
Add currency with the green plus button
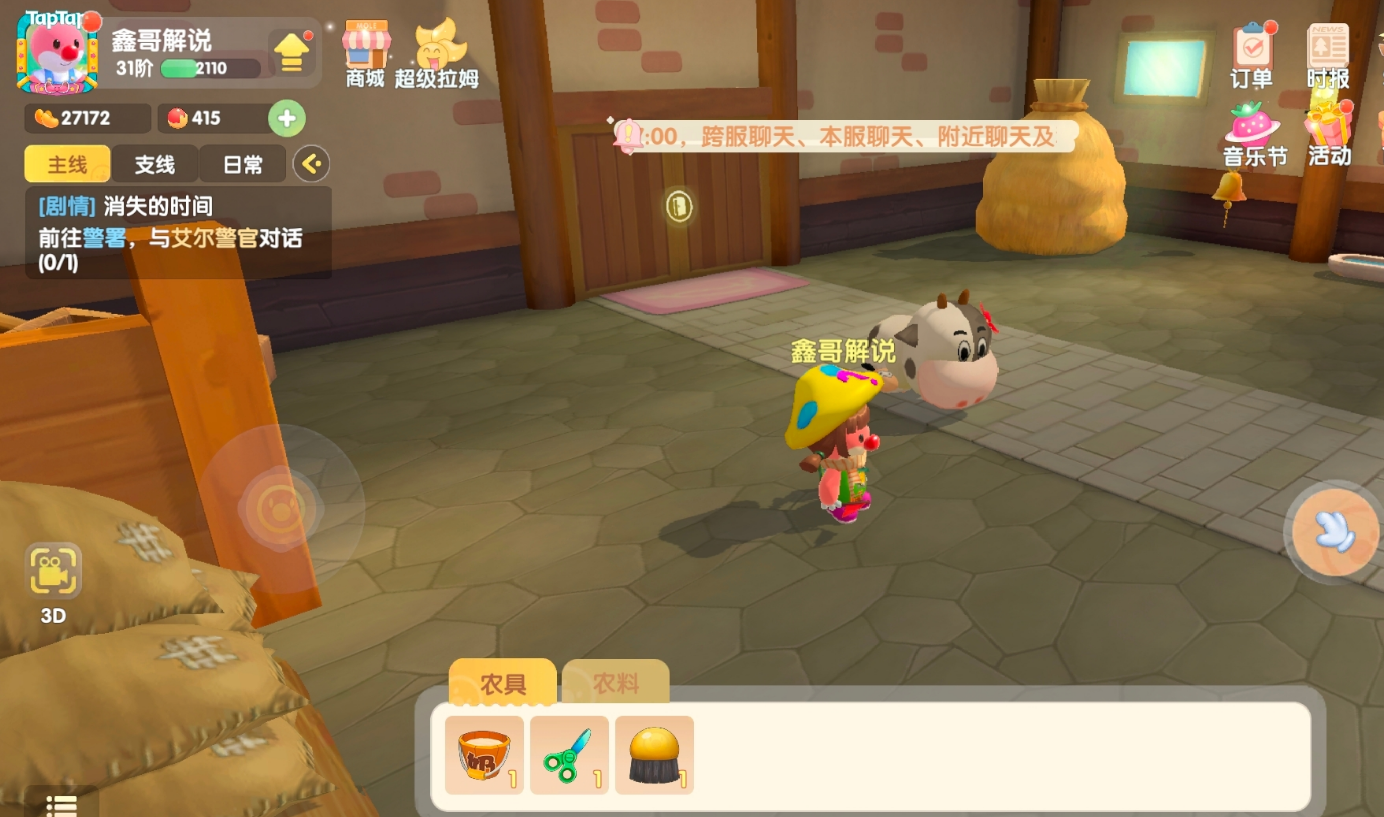coord(287,118)
